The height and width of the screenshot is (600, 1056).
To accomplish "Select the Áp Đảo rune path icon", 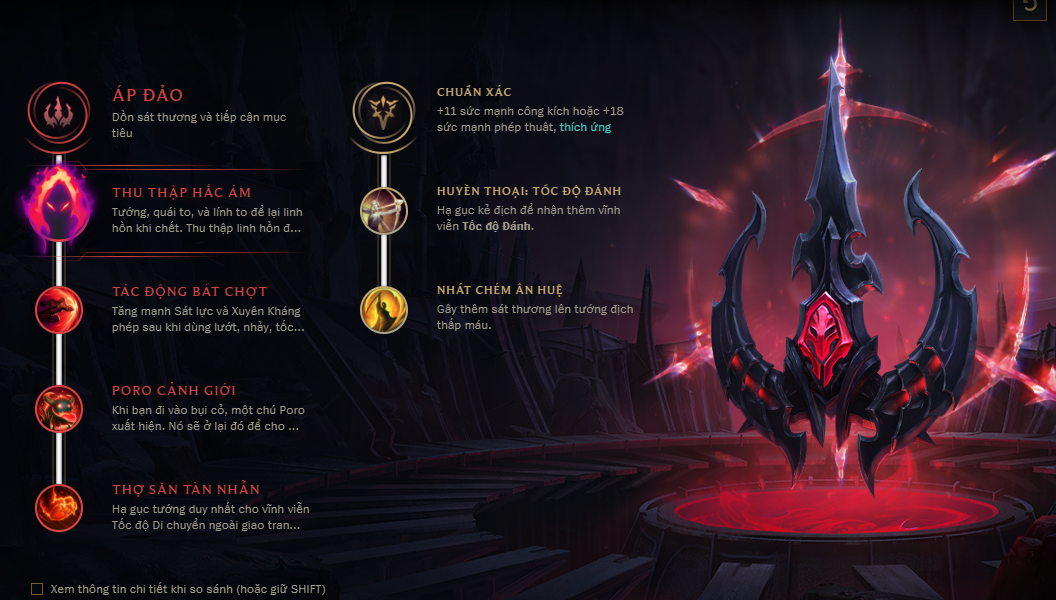I will pos(58,111).
